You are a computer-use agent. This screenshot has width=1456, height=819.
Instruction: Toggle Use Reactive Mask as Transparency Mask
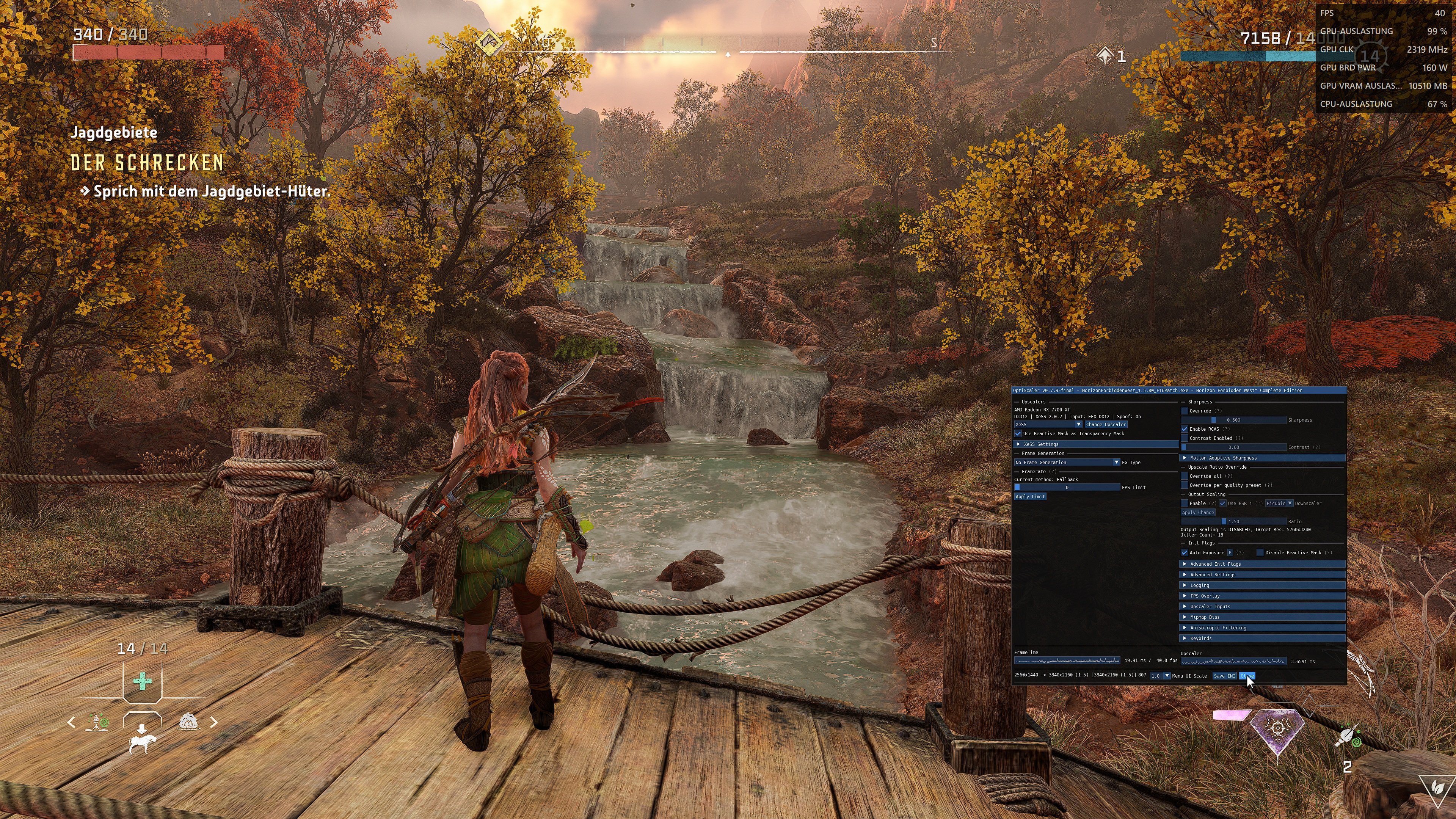(x=1018, y=433)
